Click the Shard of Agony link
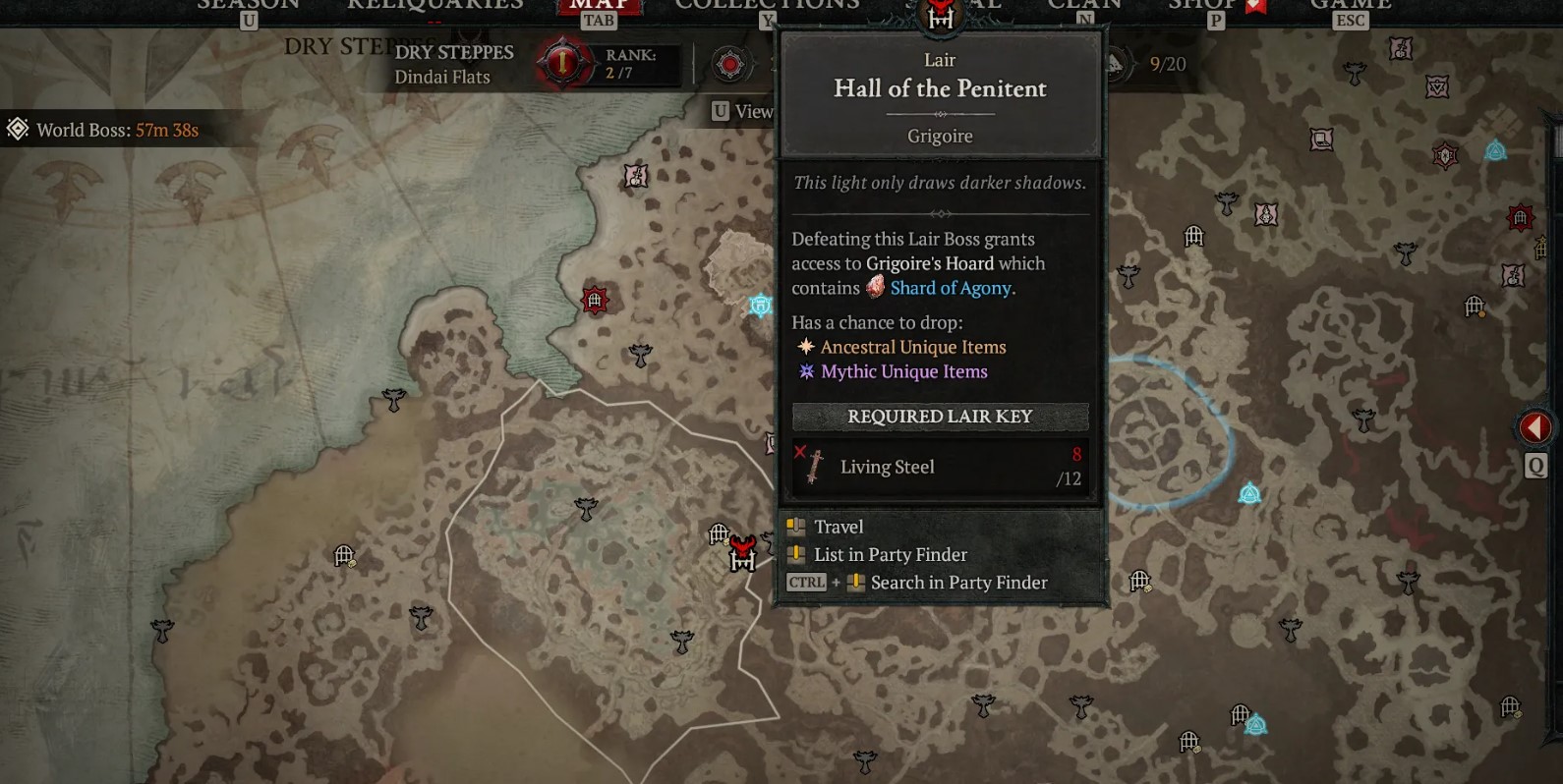This screenshot has height=784, width=1563. pyautogui.click(x=950, y=288)
